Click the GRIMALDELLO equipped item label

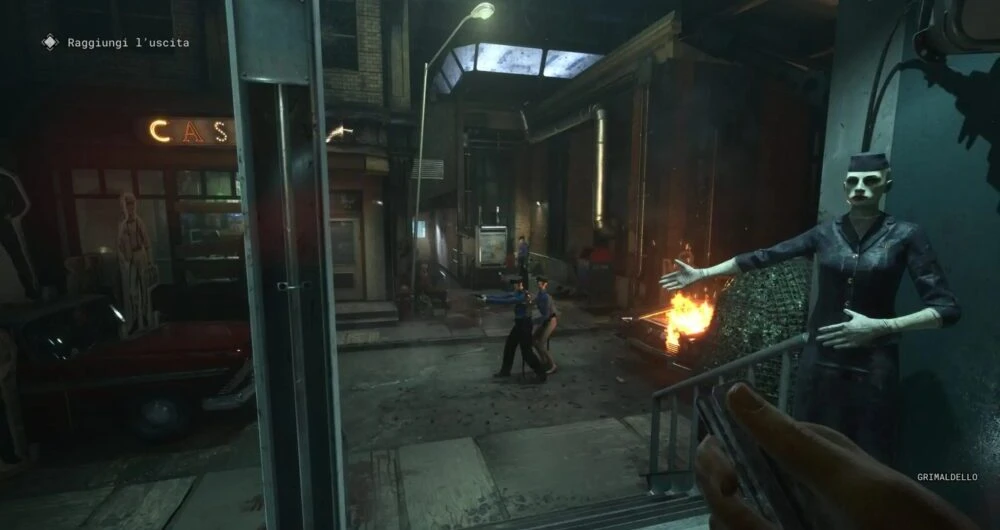[947, 477]
